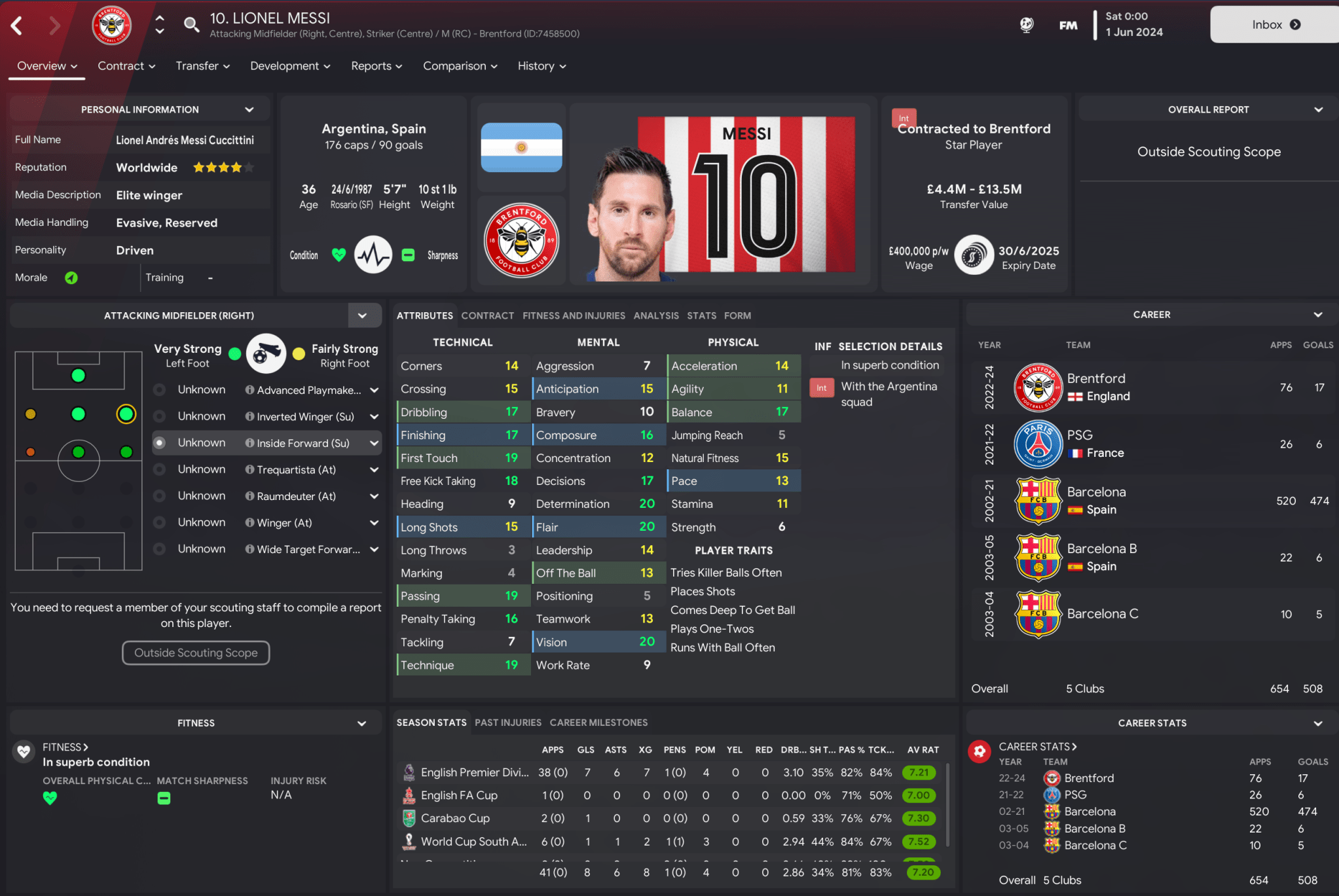Click the green left foot strength indicator
The height and width of the screenshot is (896, 1339).
(x=234, y=352)
